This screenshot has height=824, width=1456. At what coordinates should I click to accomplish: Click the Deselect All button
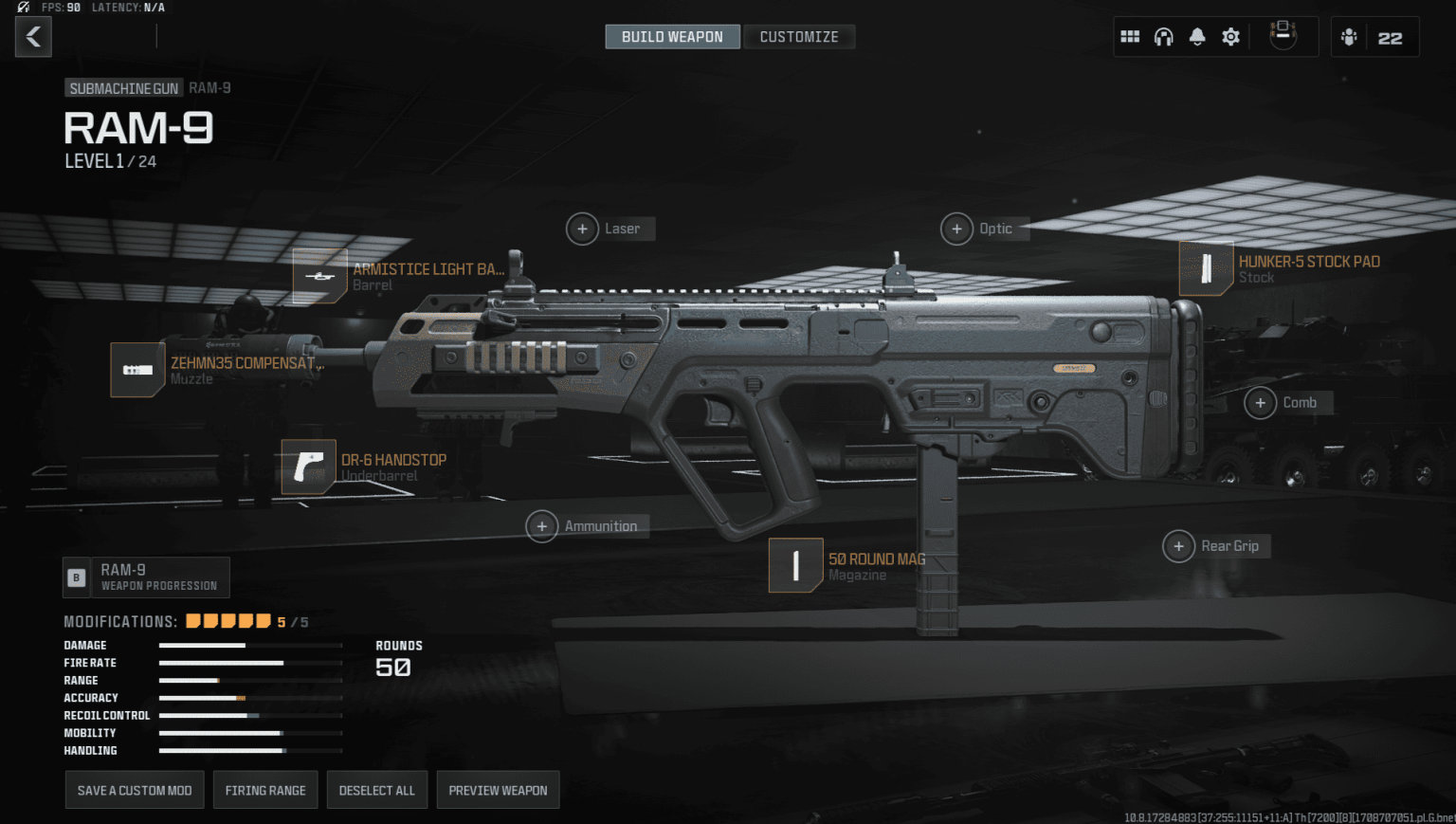click(x=376, y=789)
